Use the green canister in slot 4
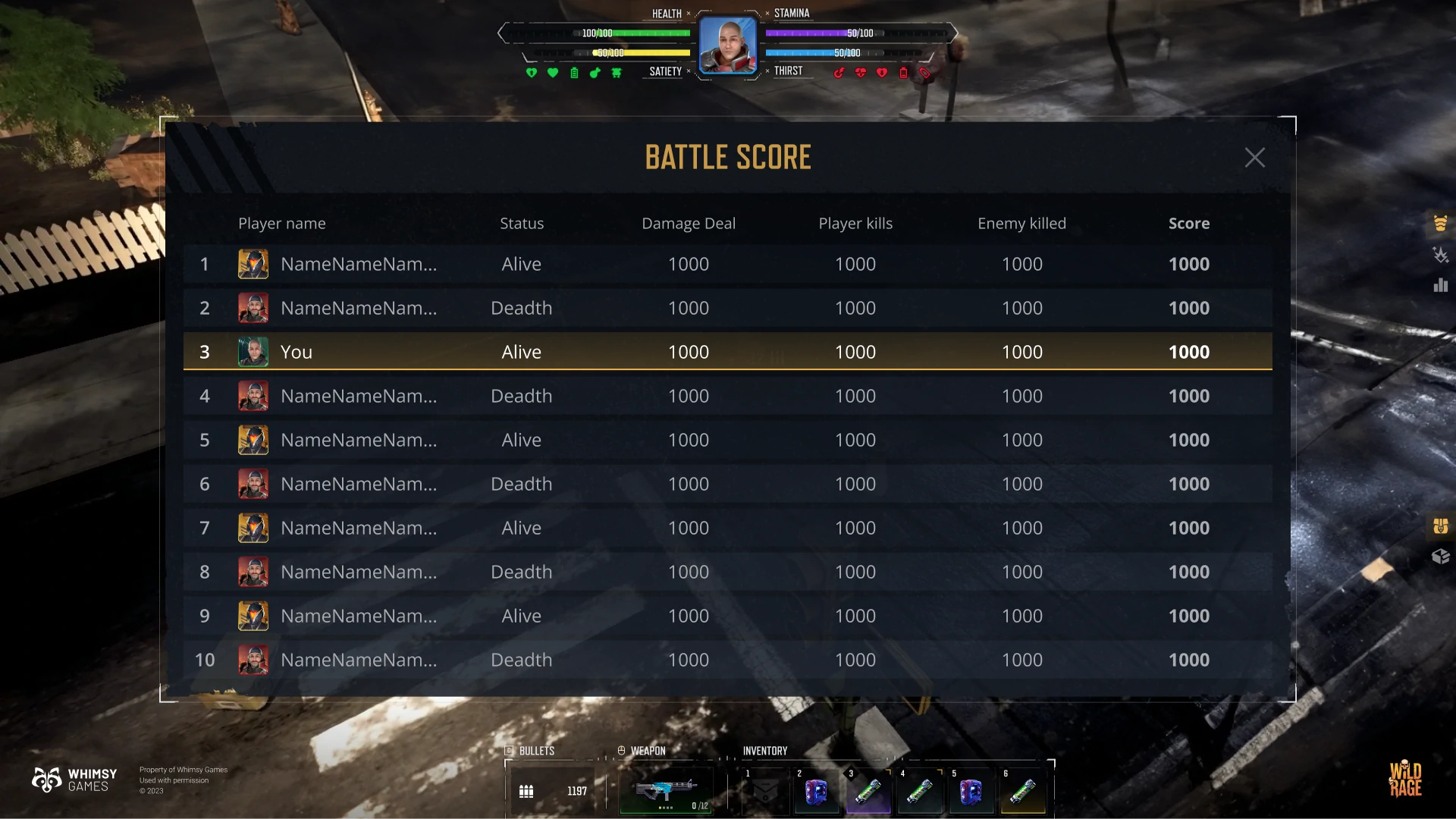The image size is (1456, 819). (x=919, y=792)
